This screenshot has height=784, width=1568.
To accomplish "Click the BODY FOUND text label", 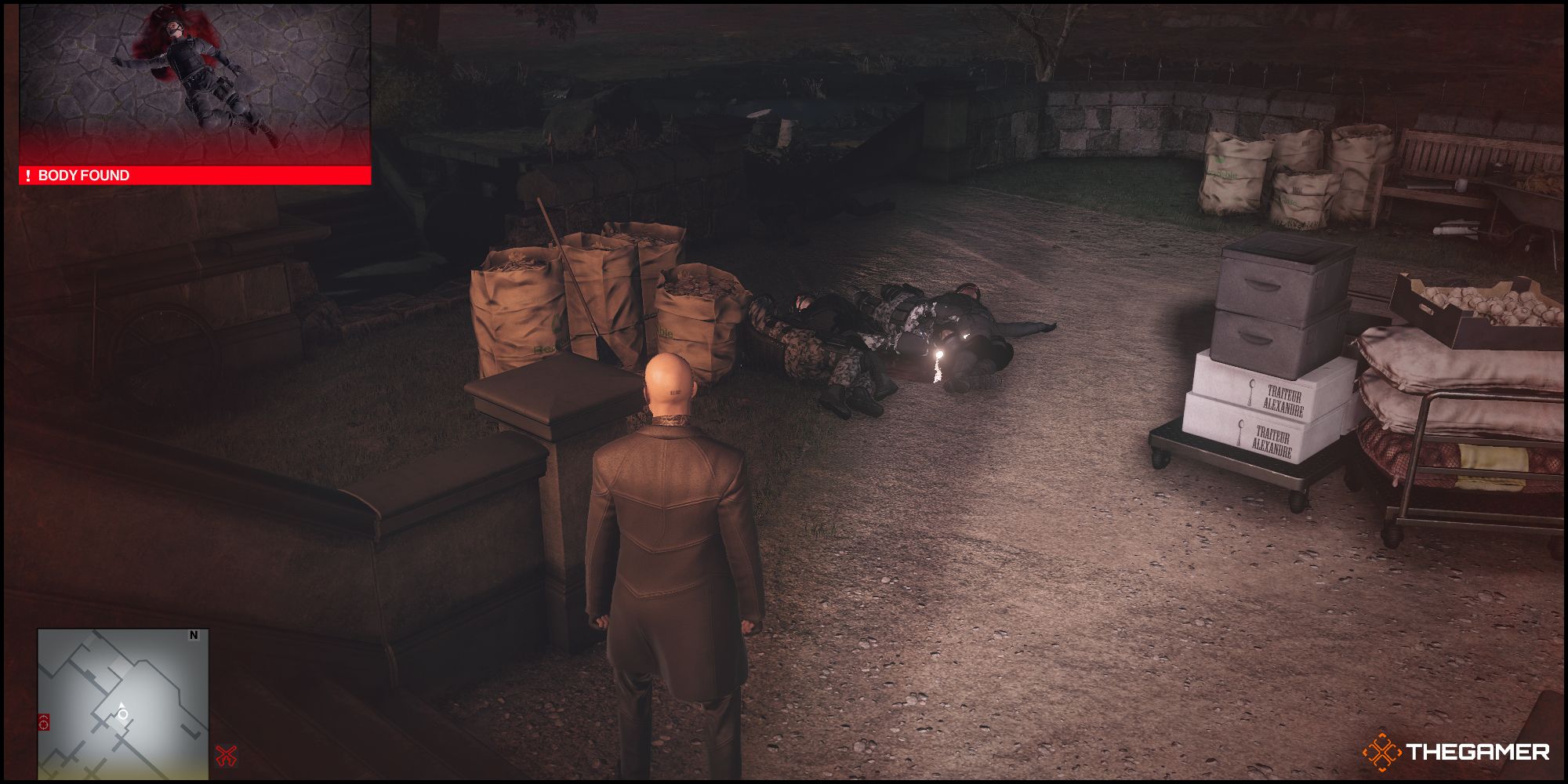I will (86, 176).
